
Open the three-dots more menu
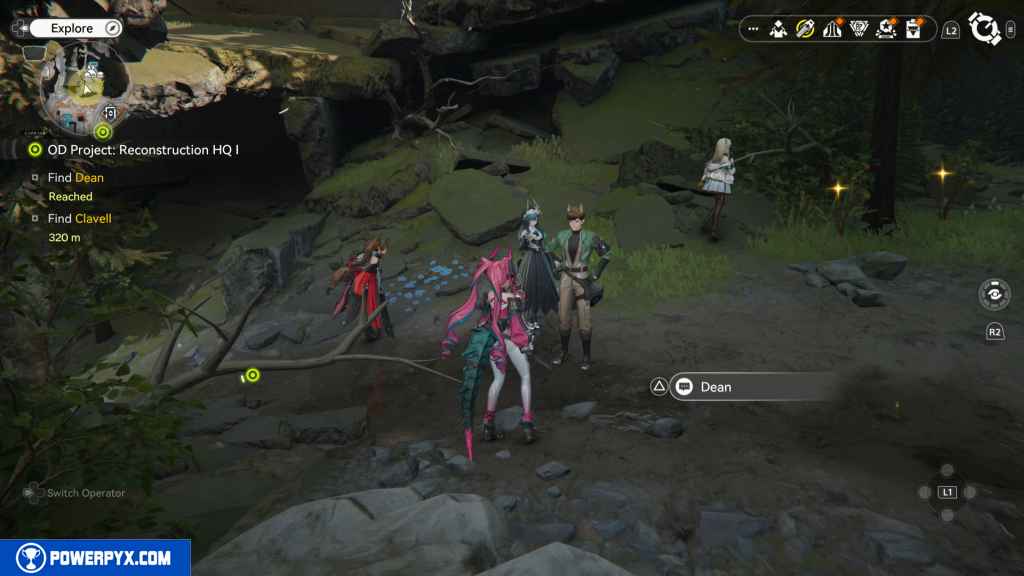(753, 30)
